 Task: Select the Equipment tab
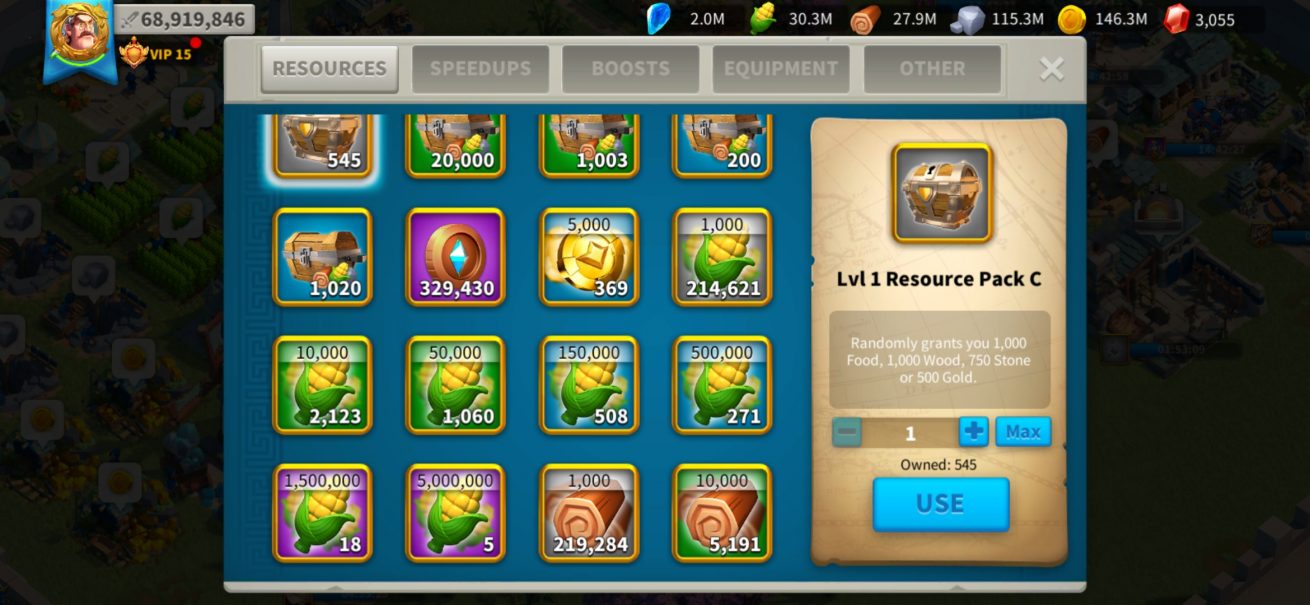pos(781,69)
